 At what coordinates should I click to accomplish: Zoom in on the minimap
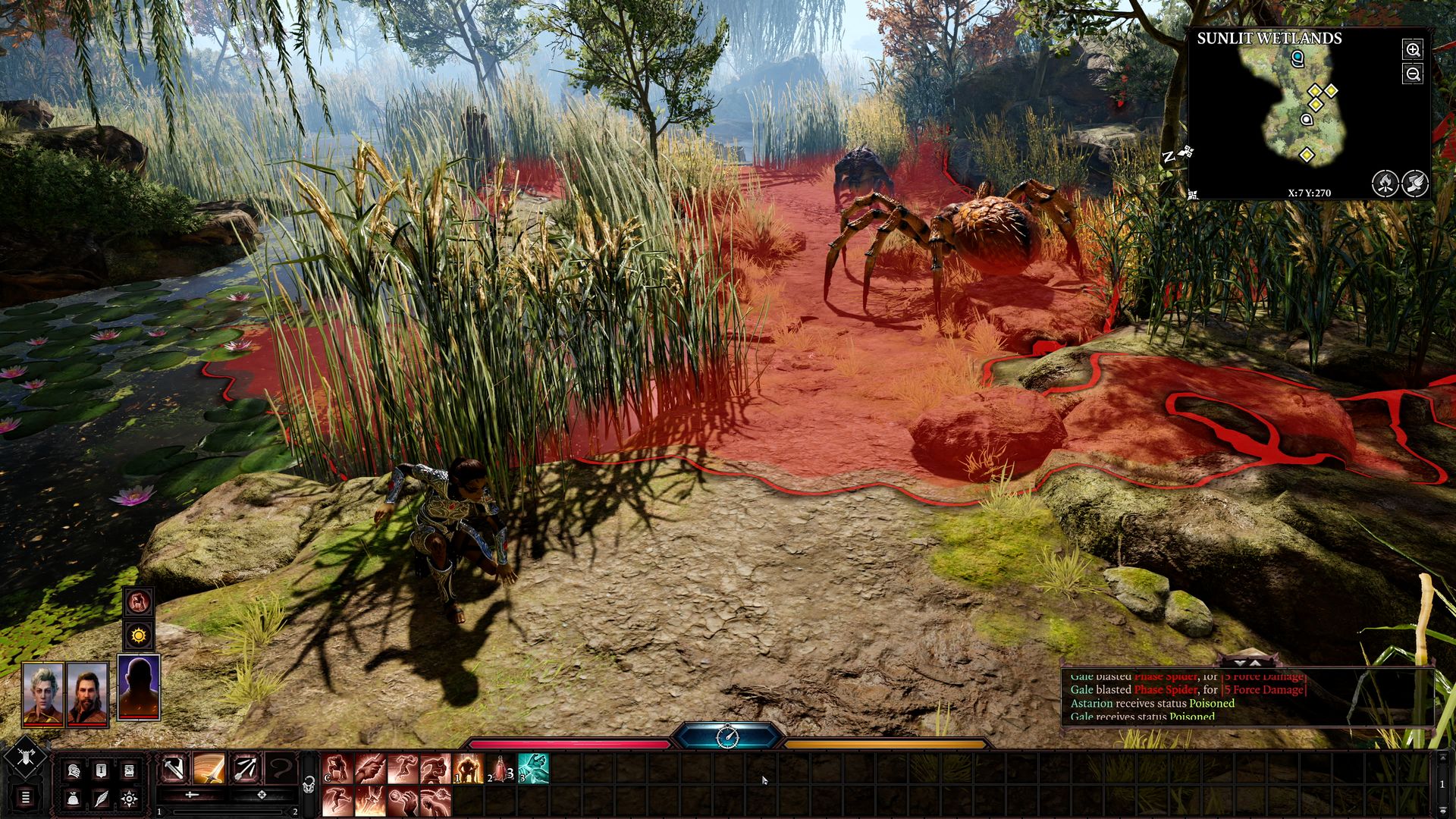[x=1413, y=50]
